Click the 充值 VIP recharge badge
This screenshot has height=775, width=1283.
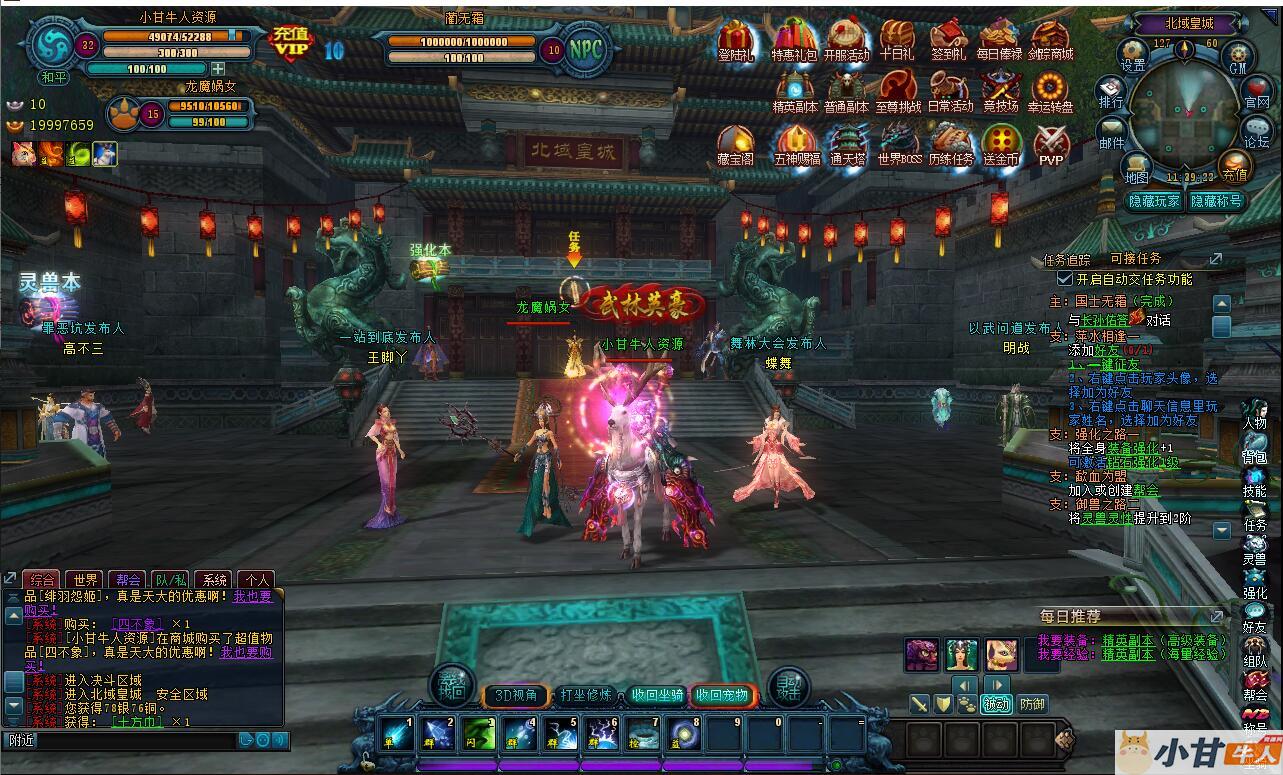(291, 43)
